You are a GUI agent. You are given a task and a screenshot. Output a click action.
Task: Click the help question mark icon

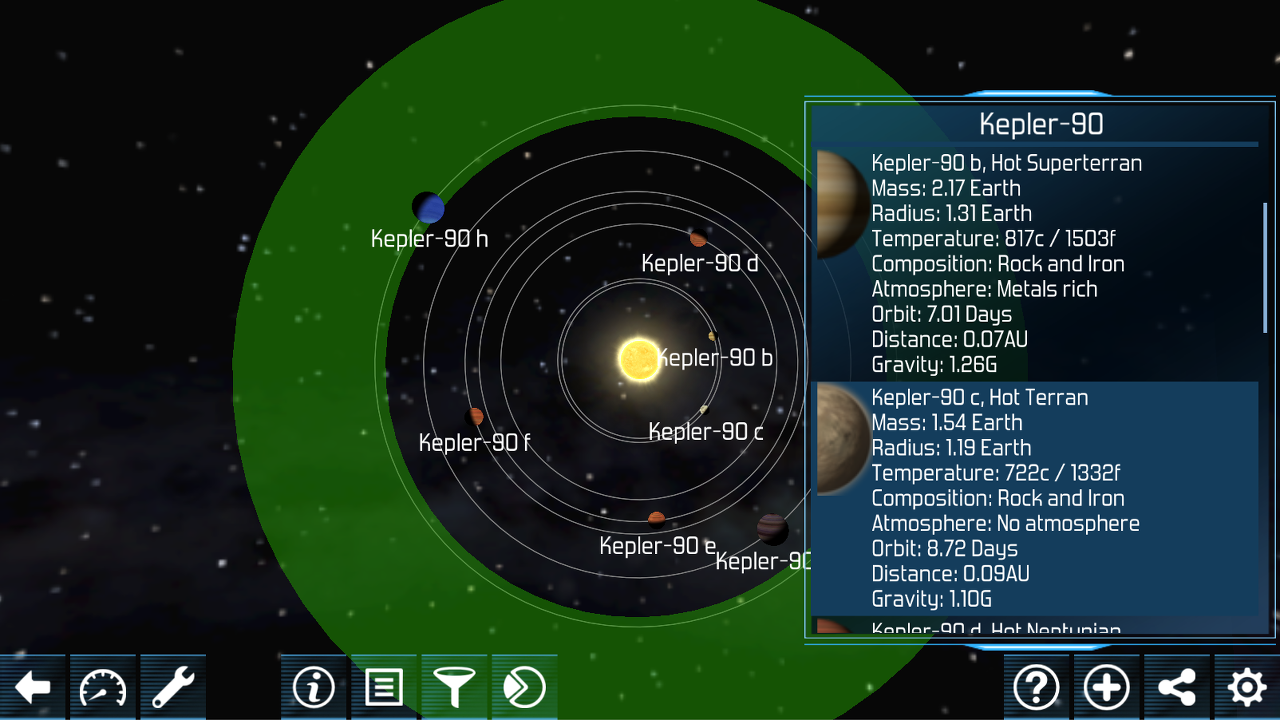[x=1037, y=687]
